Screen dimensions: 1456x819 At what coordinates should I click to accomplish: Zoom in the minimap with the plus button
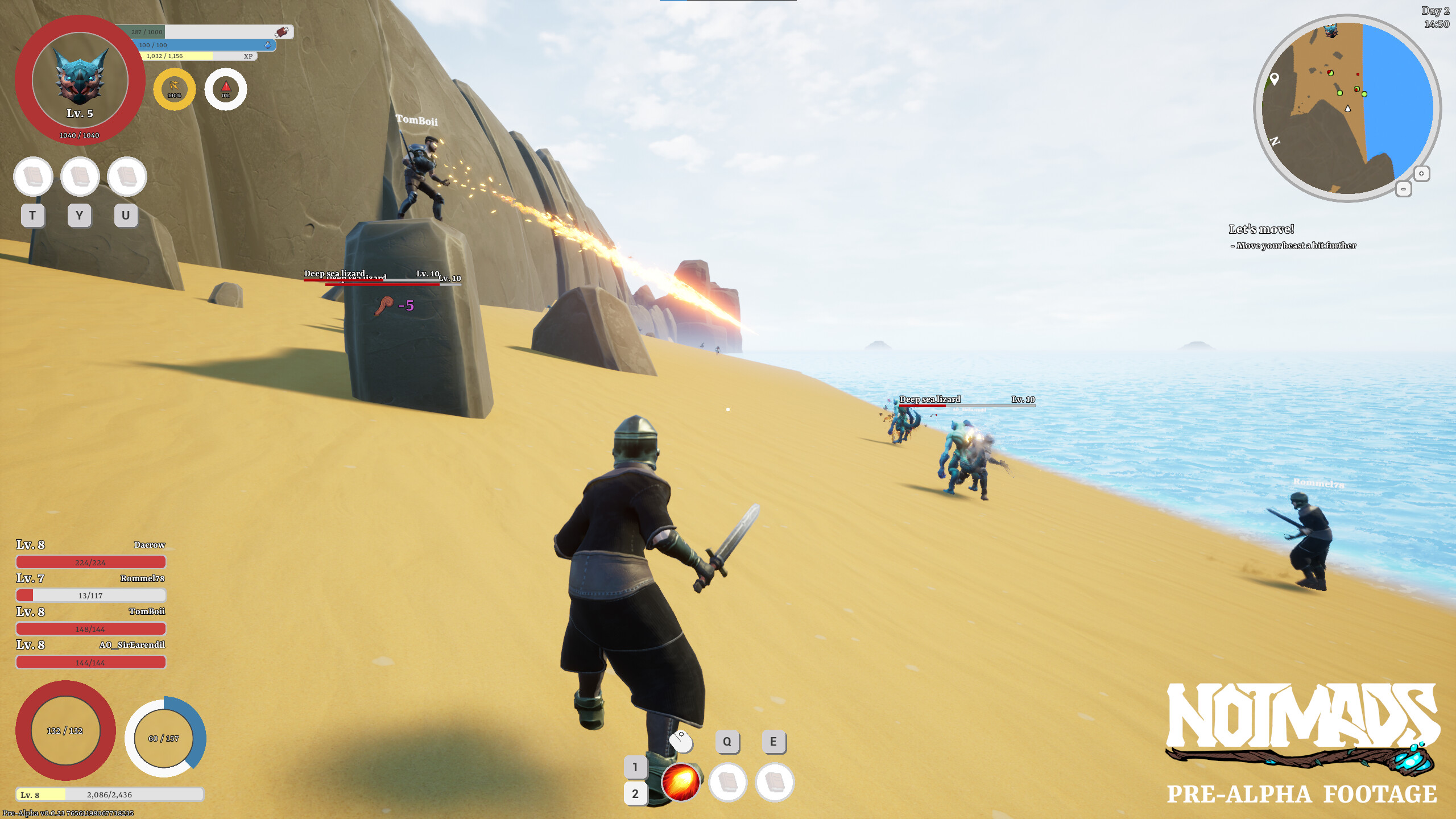1421,173
